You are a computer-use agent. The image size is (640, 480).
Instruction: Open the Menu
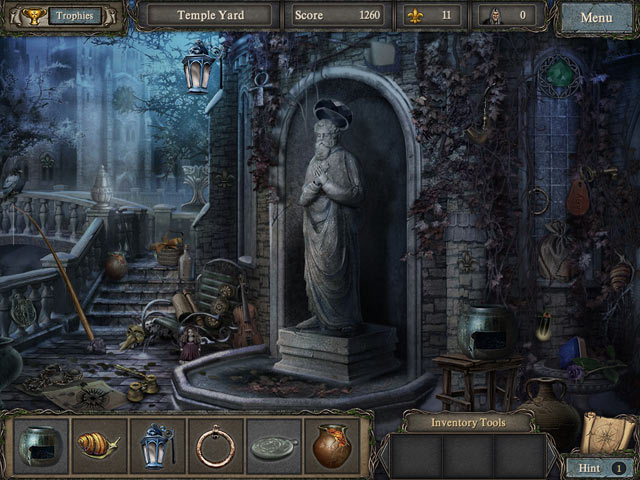(596, 18)
